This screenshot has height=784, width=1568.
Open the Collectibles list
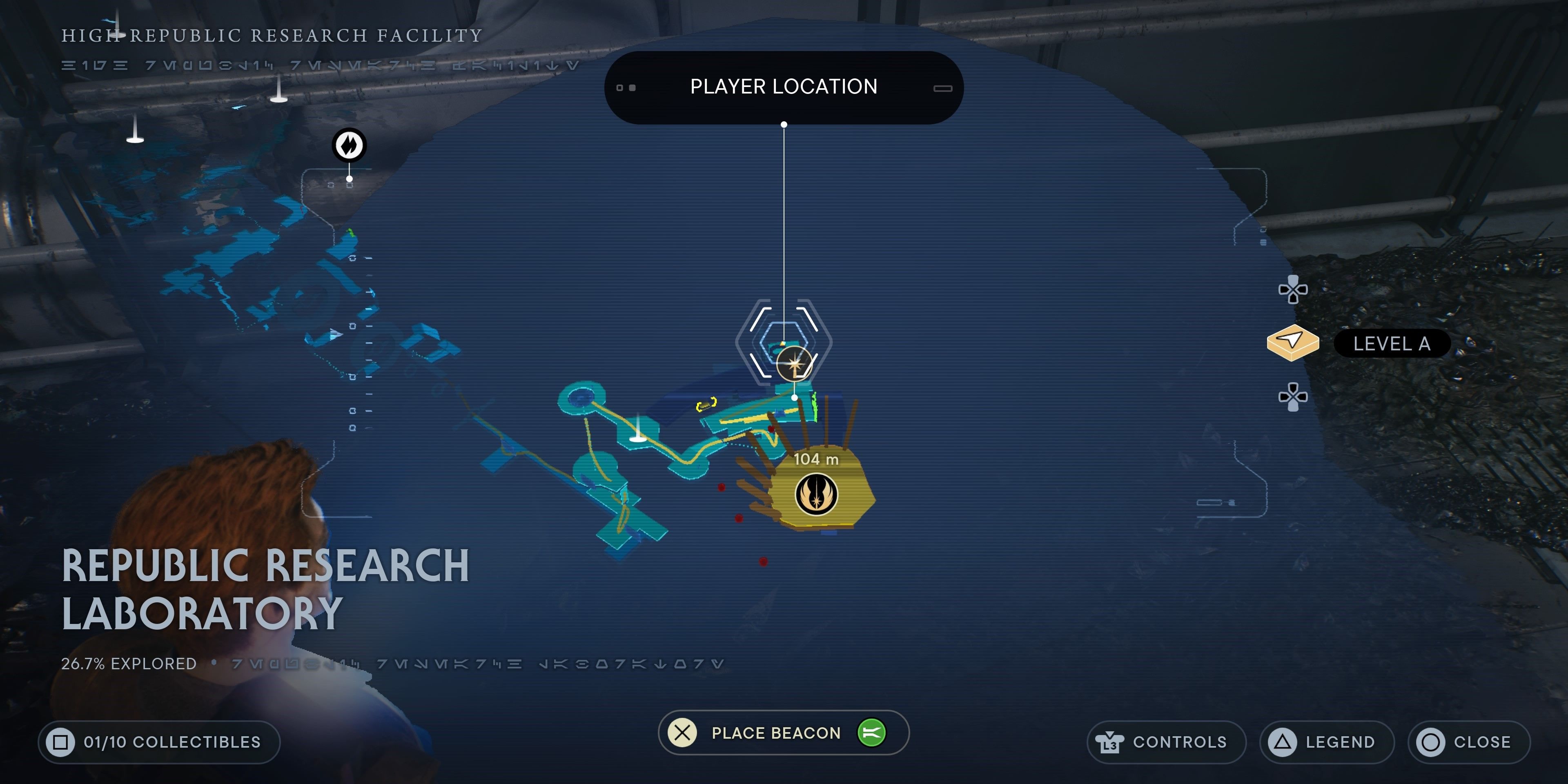(159, 742)
